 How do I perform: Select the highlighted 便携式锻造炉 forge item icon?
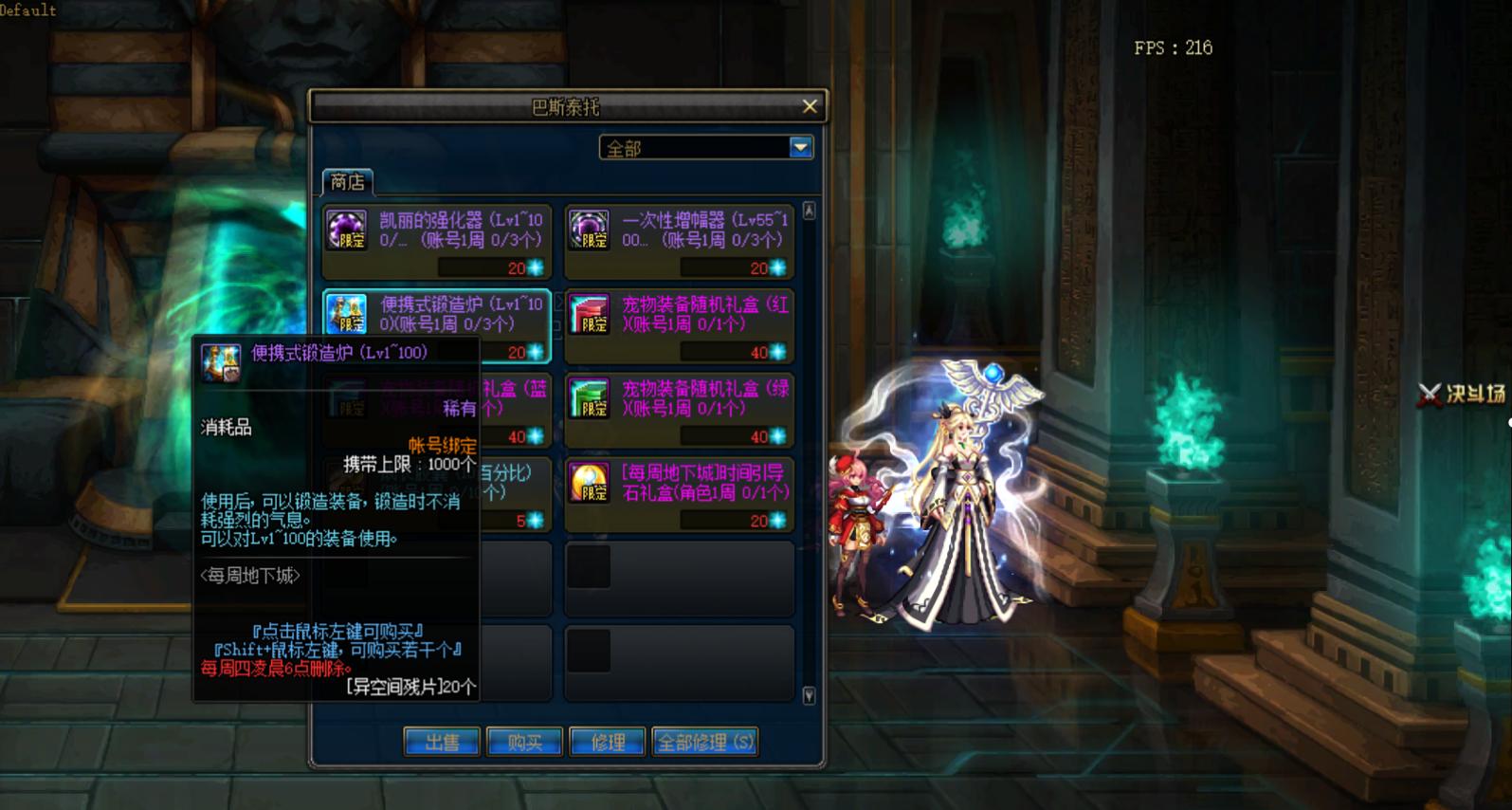pyautogui.click(x=349, y=313)
